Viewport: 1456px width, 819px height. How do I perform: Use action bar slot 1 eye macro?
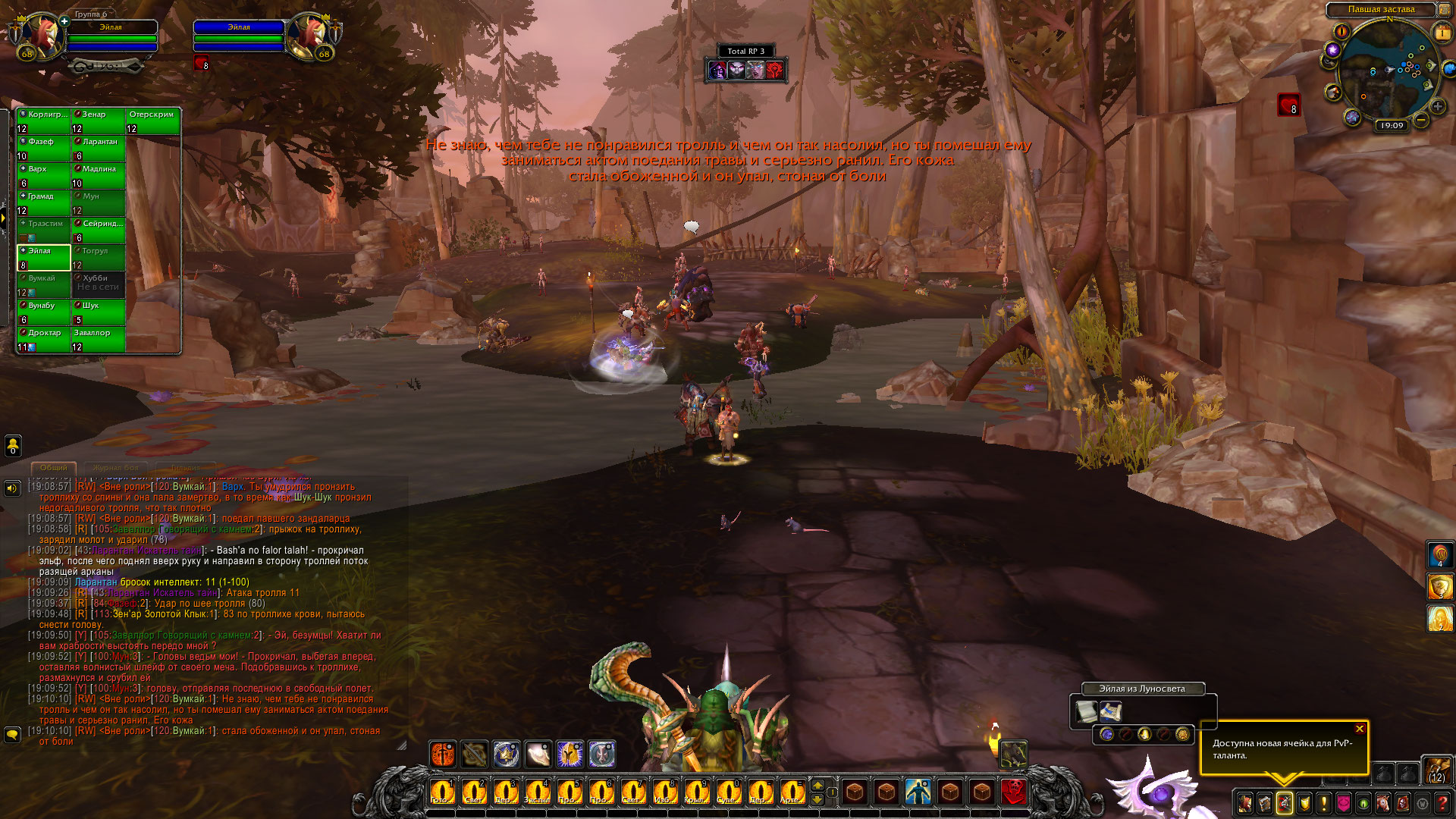[441, 792]
